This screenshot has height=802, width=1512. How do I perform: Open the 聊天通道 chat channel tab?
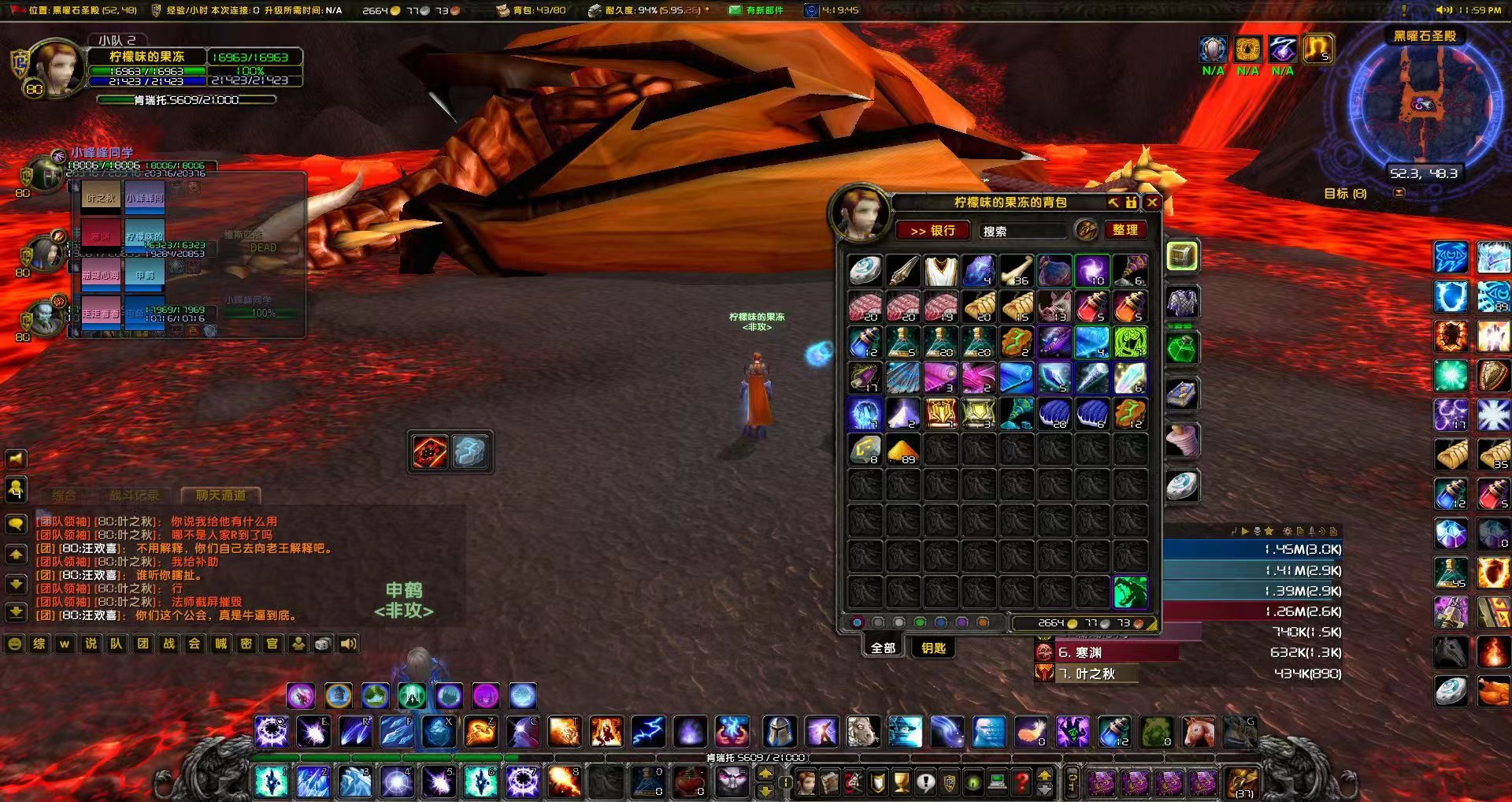[x=220, y=496]
